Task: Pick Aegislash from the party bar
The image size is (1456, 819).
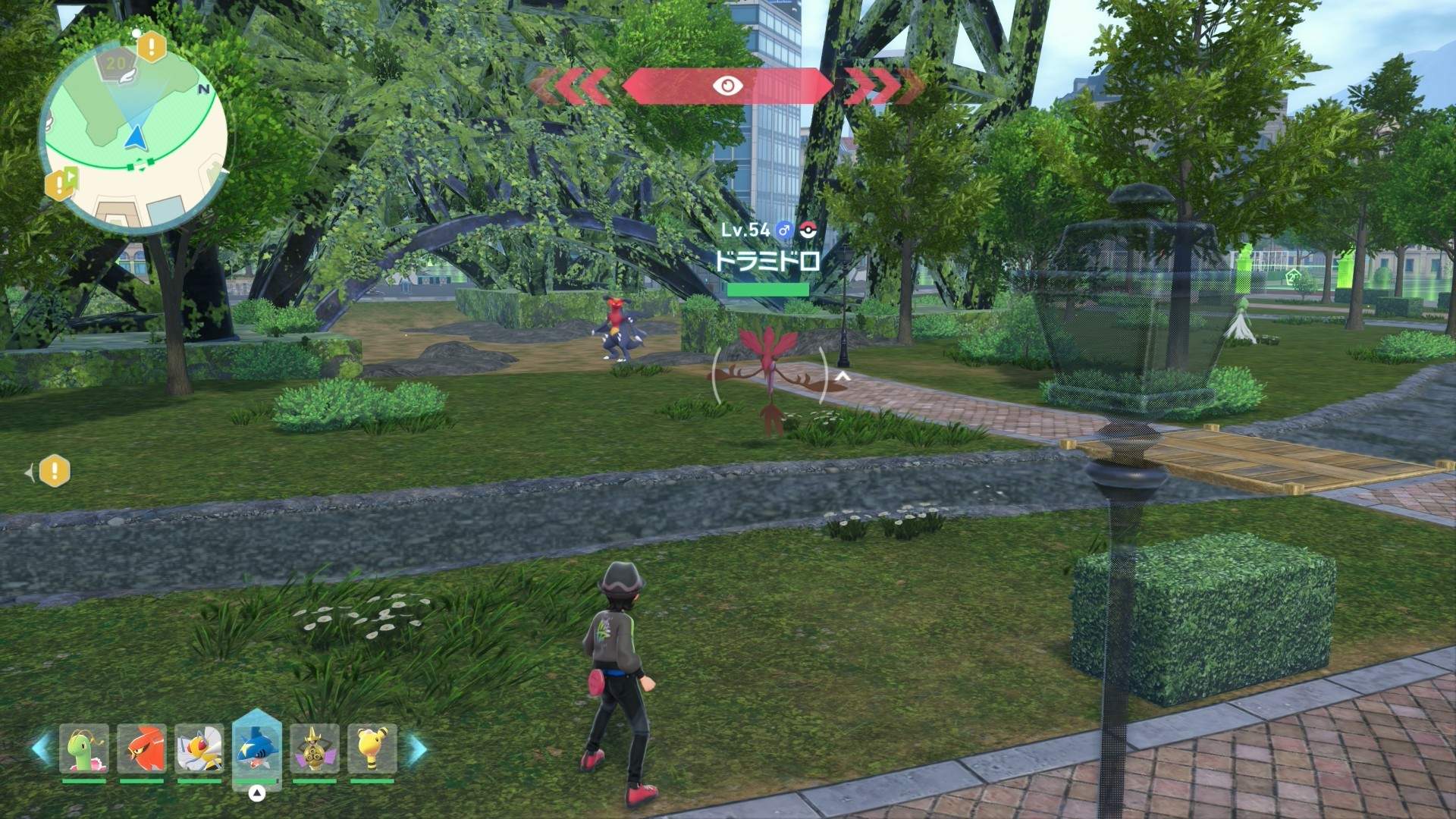Action: 314,749
